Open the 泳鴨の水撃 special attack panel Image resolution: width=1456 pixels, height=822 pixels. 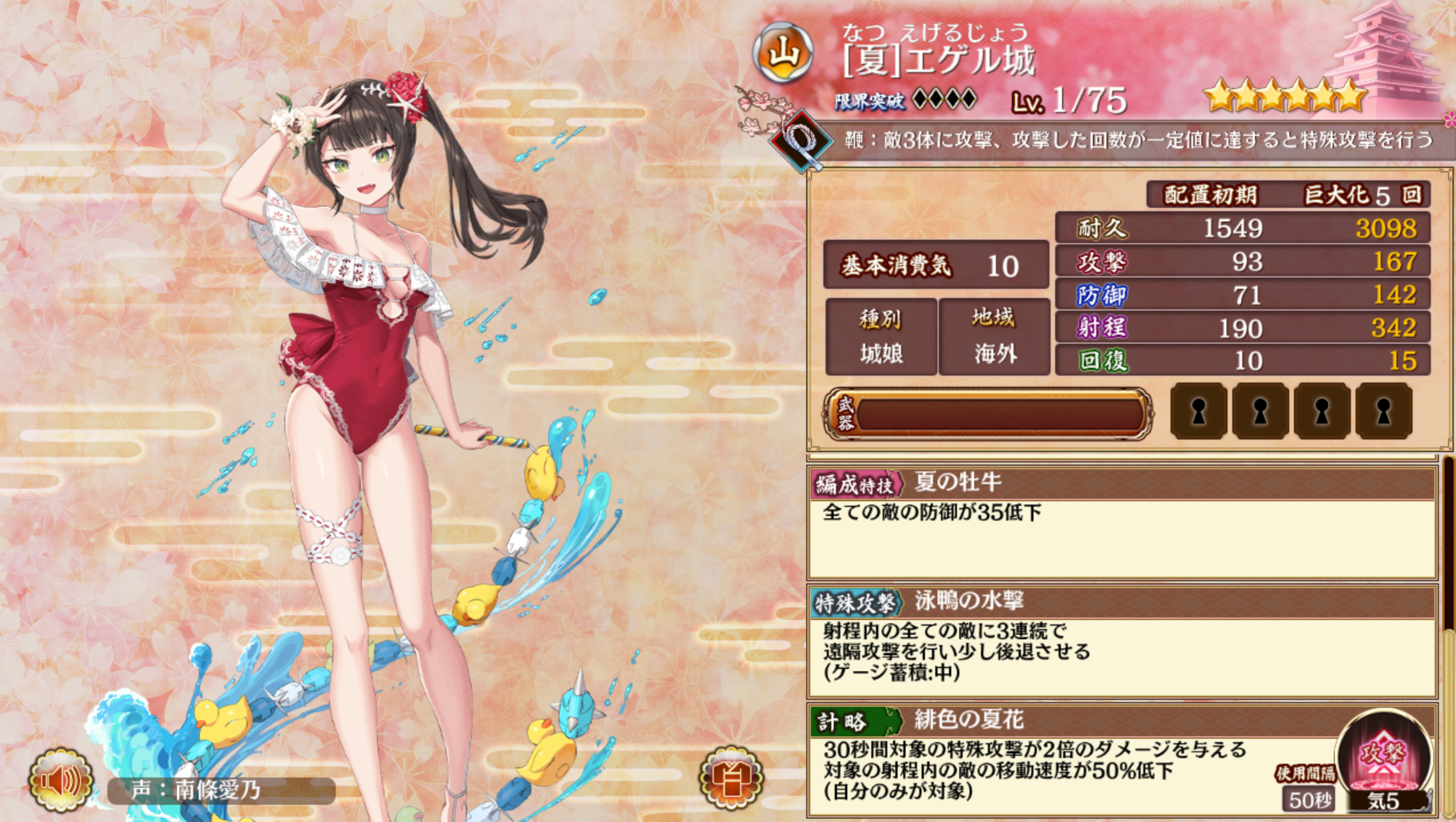(x=1121, y=640)
